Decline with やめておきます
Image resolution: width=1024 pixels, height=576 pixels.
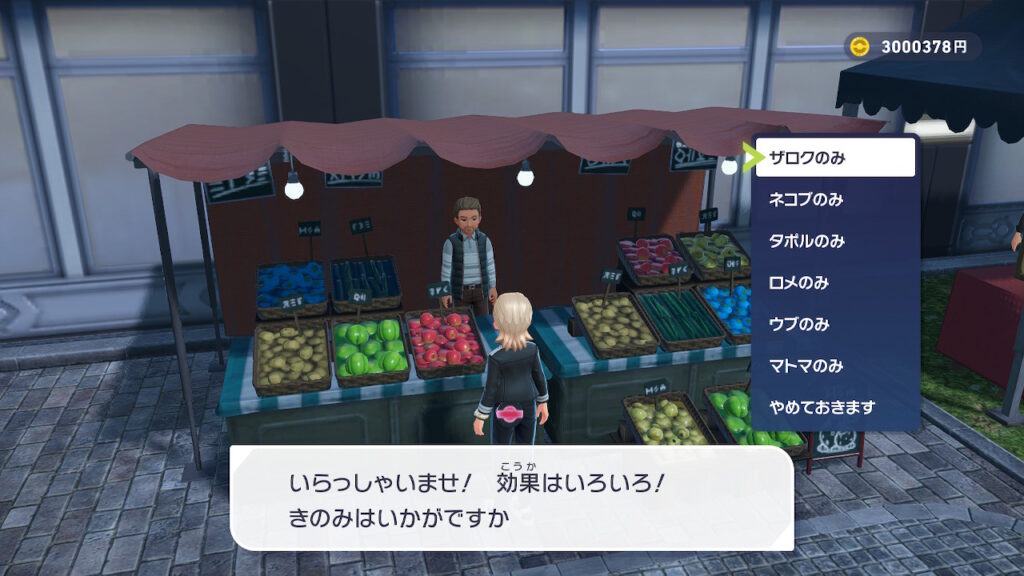(x=835, y=408)
